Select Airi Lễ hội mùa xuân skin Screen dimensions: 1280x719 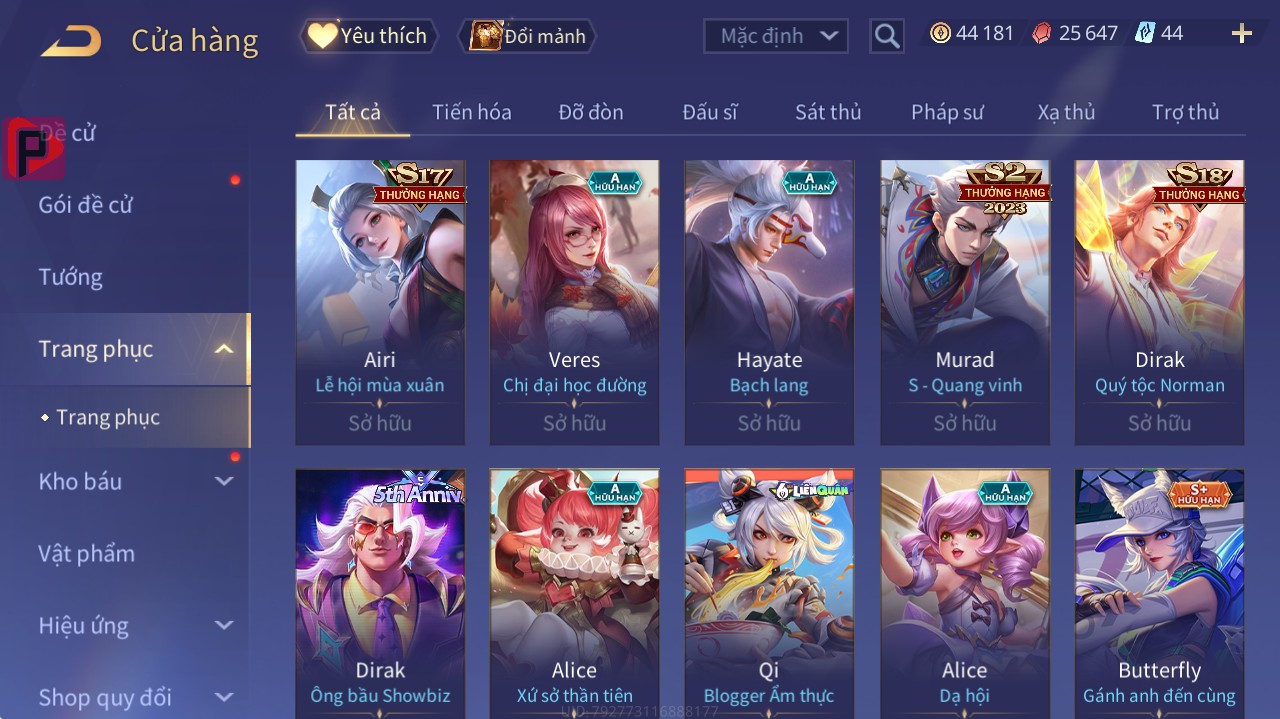point(380,301)
